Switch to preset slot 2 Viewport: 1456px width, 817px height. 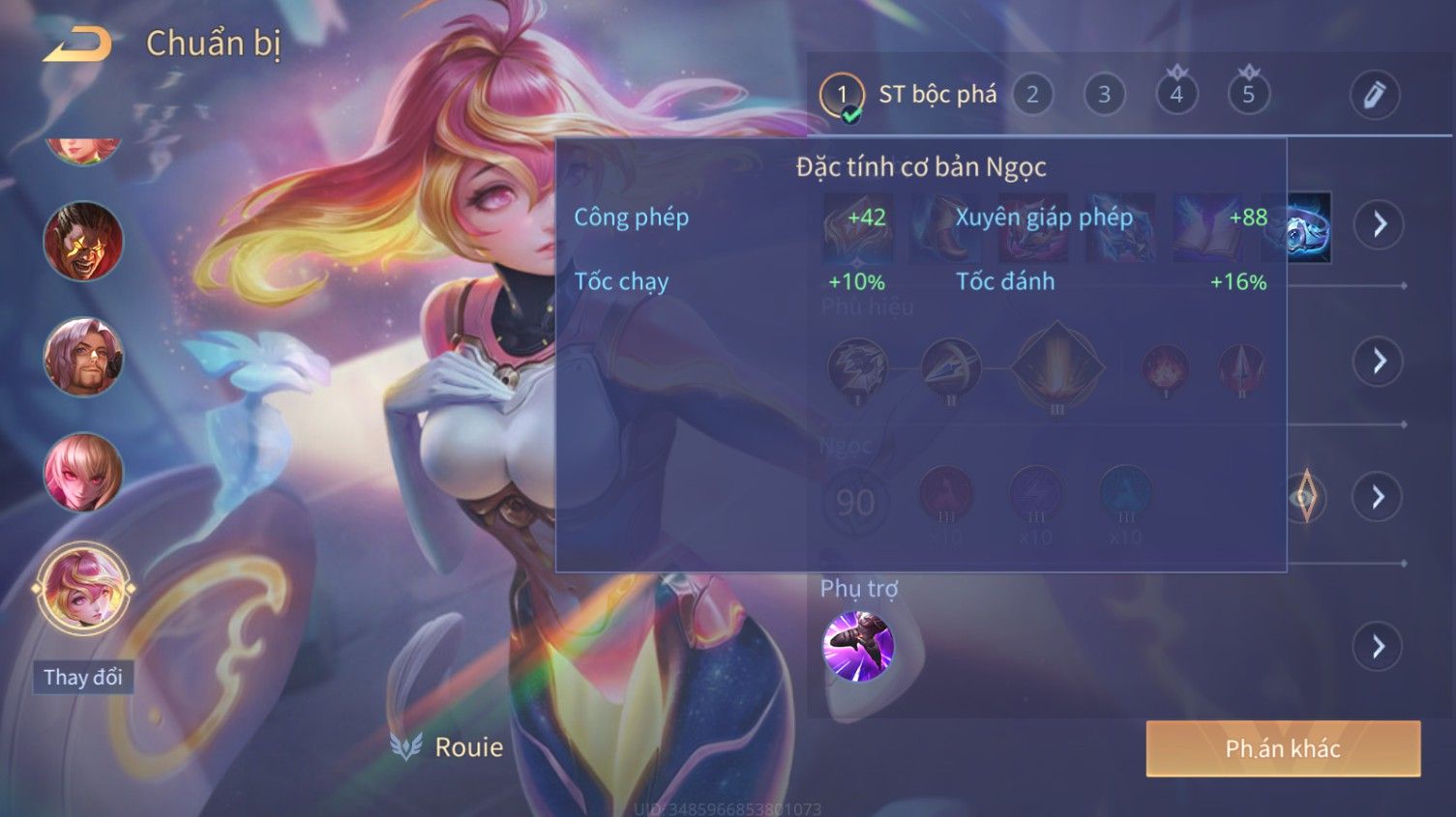click(1032, 95)
